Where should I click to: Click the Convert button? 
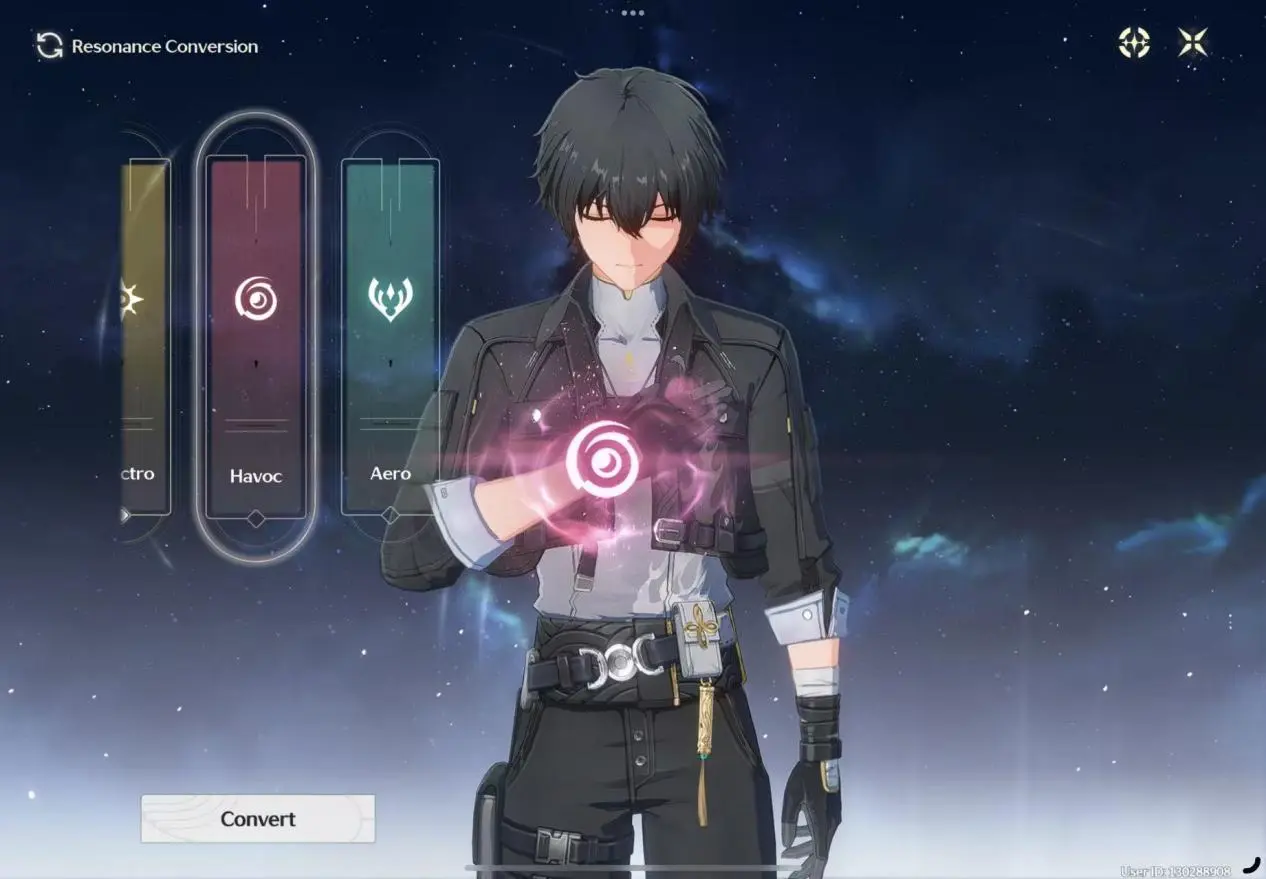tap(257, 819)
